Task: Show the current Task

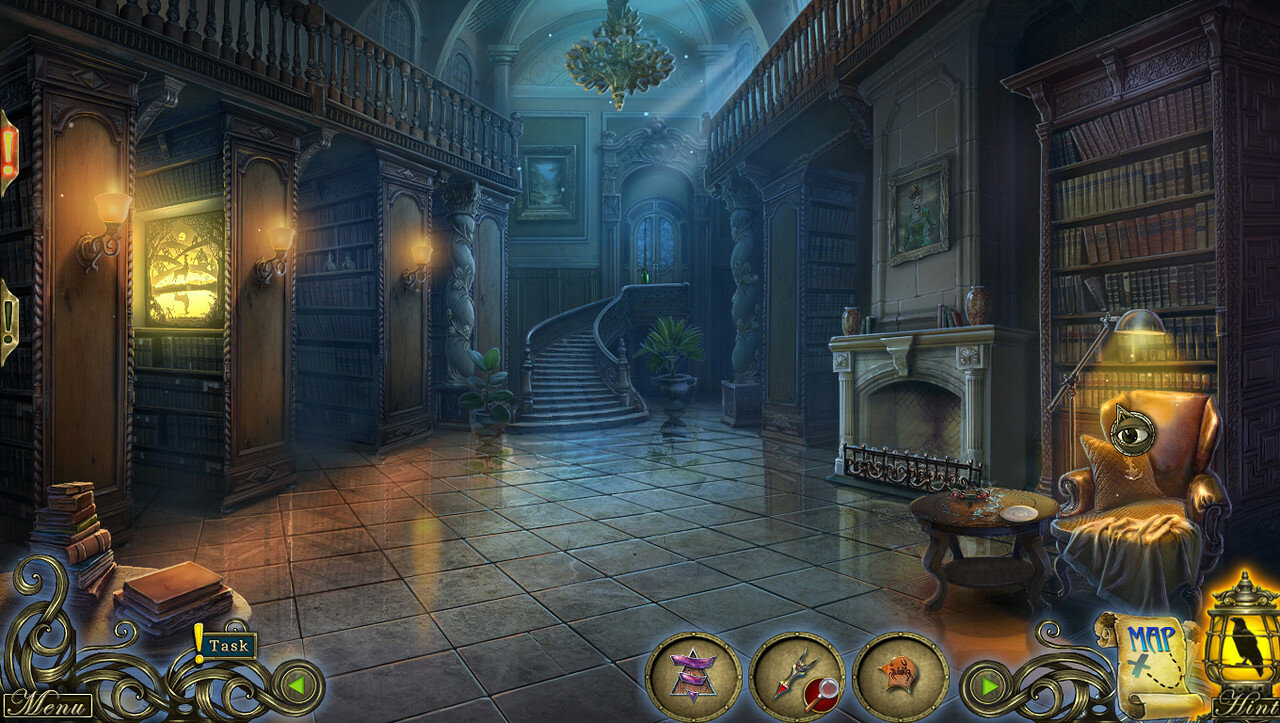Action: tap(227, 646)
